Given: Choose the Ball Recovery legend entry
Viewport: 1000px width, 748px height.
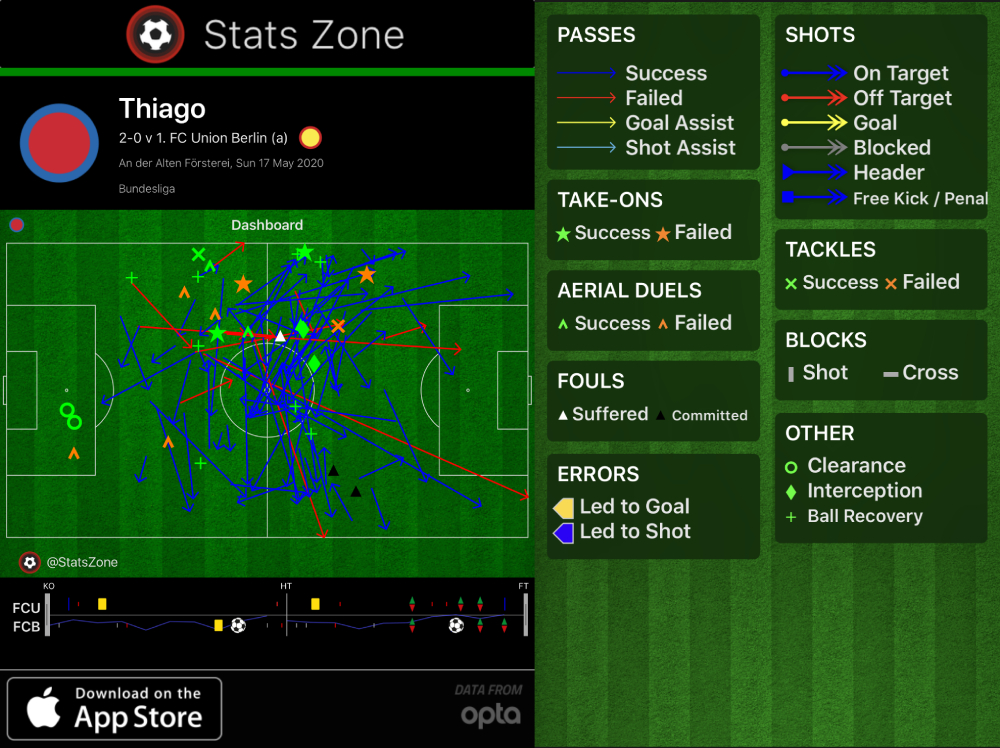Looking at the screenshot, I should tap(864, 516).
